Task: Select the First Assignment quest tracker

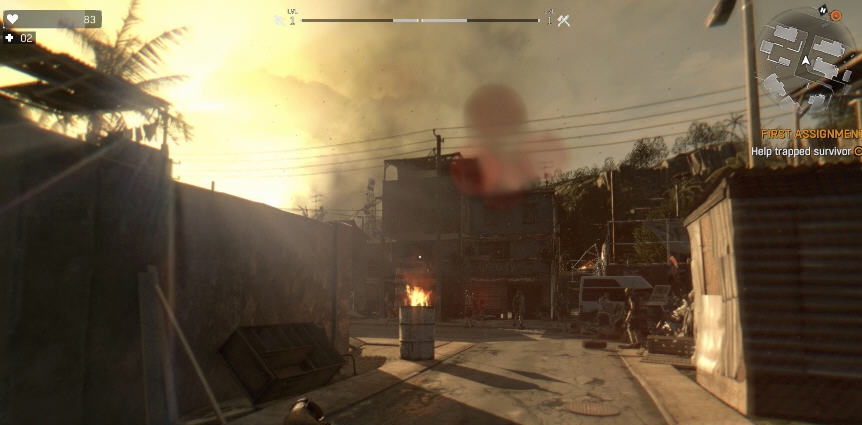Action: pyautogui.click(x=811, y=133)
